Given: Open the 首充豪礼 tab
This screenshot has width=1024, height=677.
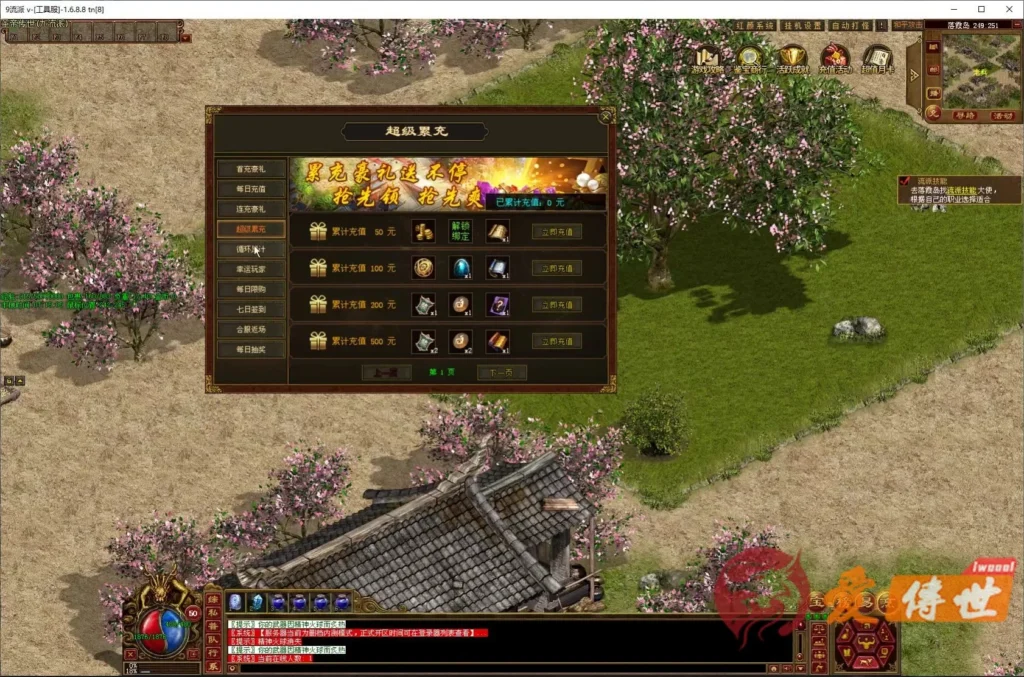Looking at the screenshot, I should pos(251,169).
